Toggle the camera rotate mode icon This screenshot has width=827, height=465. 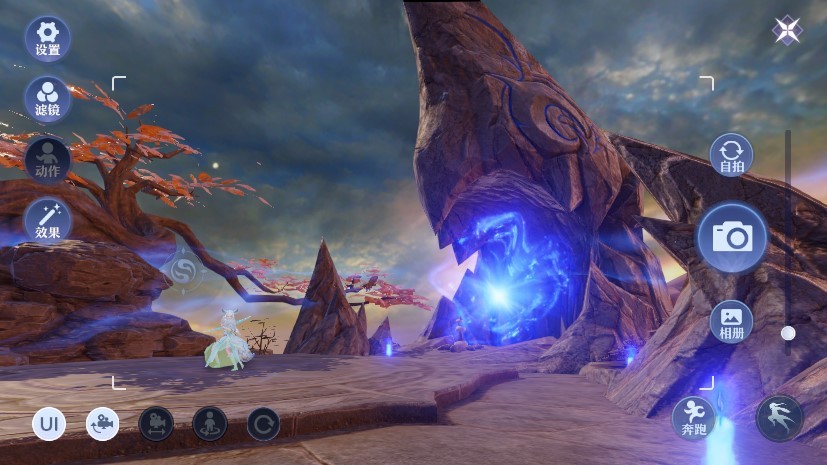click(102, 424)
